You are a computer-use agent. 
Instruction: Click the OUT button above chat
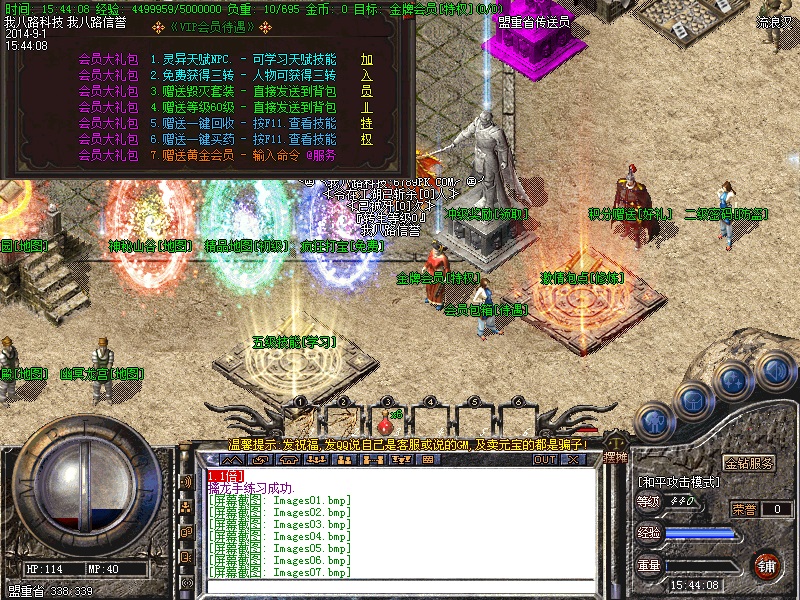coord(544,460)
